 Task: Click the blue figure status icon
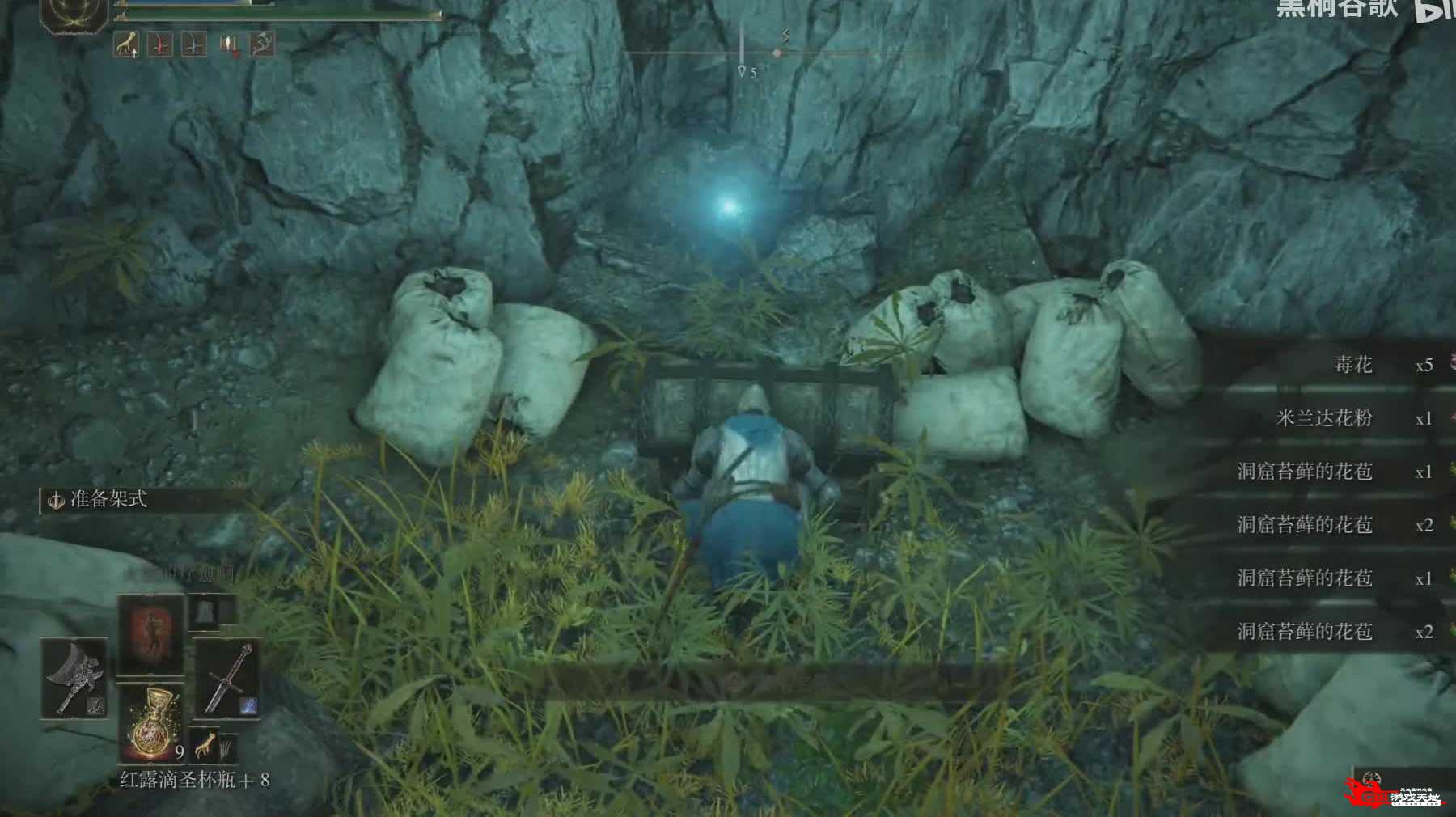tap(193, 44)
